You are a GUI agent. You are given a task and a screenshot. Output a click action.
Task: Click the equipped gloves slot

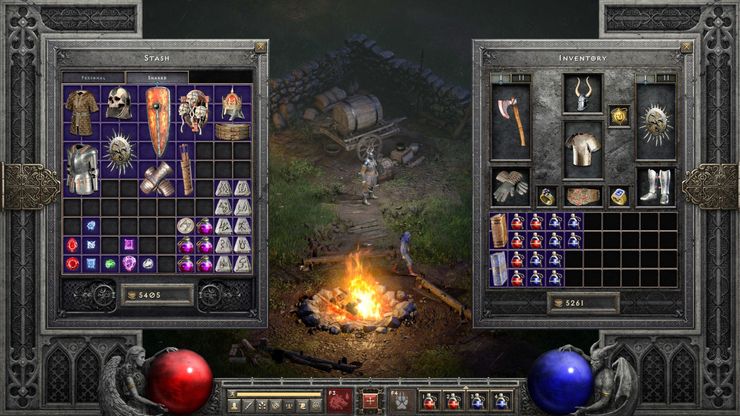[x=510, y=185]
